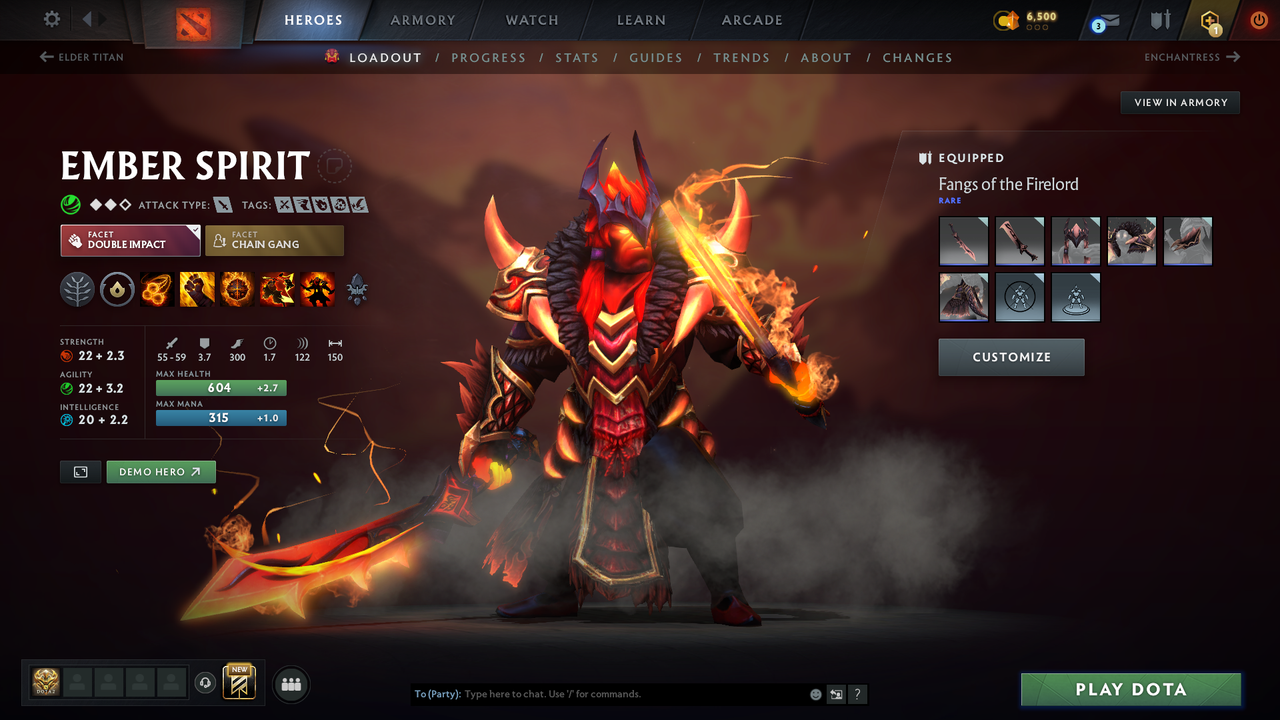This screenshot has width=1280, height=720.
Task: Click the Max Health progress bar
Action: tap(220, 387)
